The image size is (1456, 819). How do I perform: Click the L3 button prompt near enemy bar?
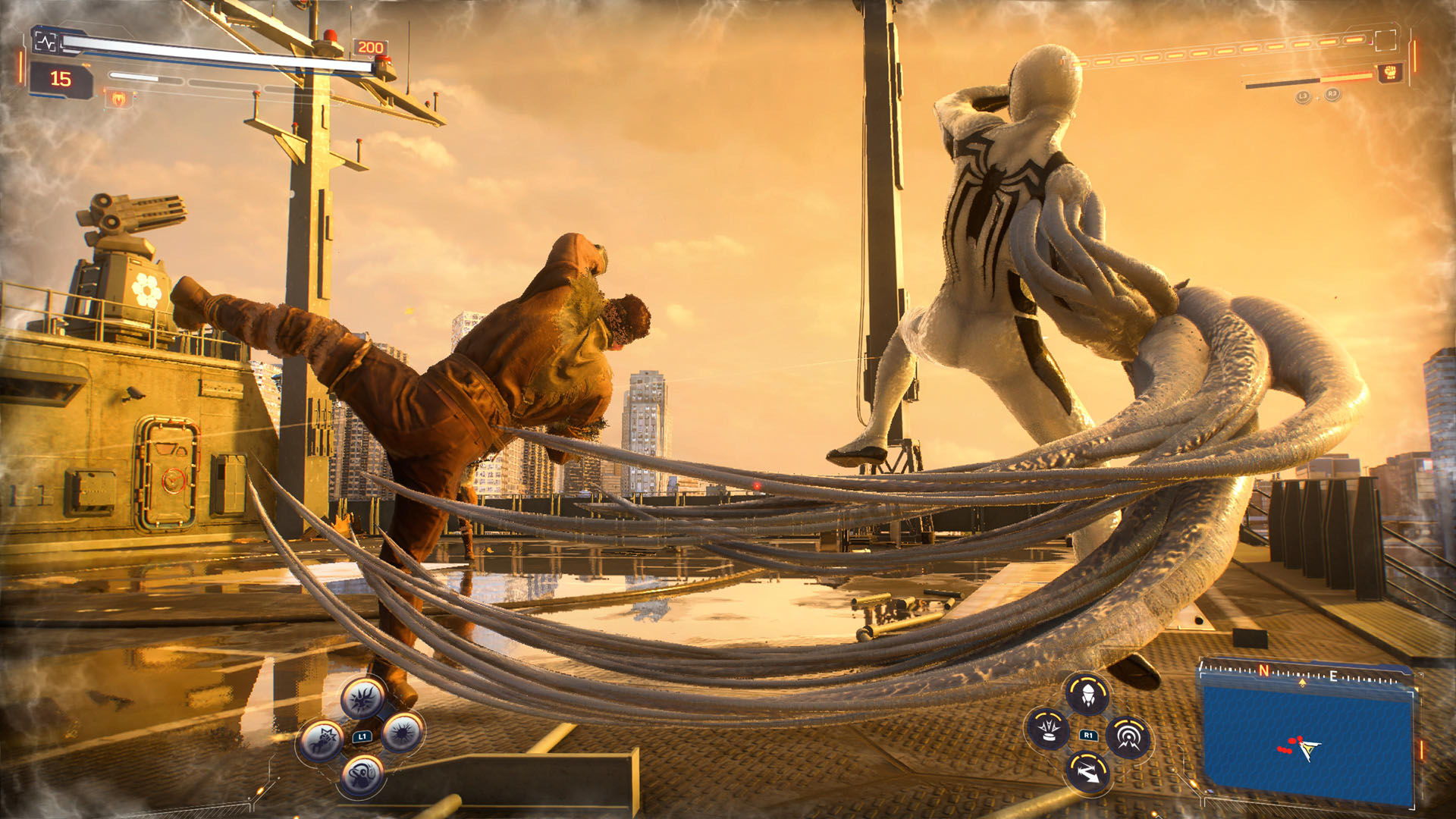(1303, 96)
